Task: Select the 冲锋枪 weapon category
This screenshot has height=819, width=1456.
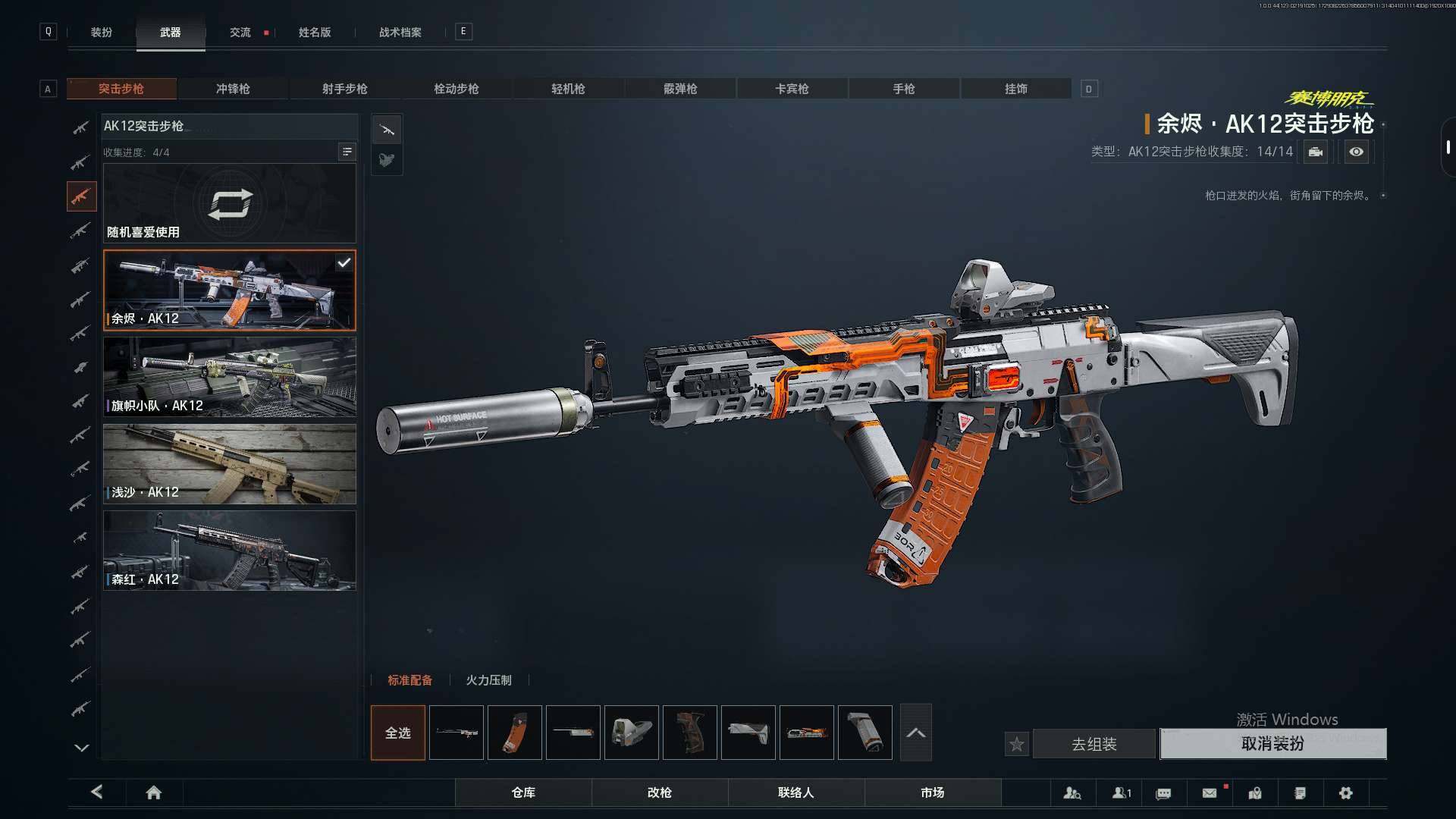Action: [233, 89]
